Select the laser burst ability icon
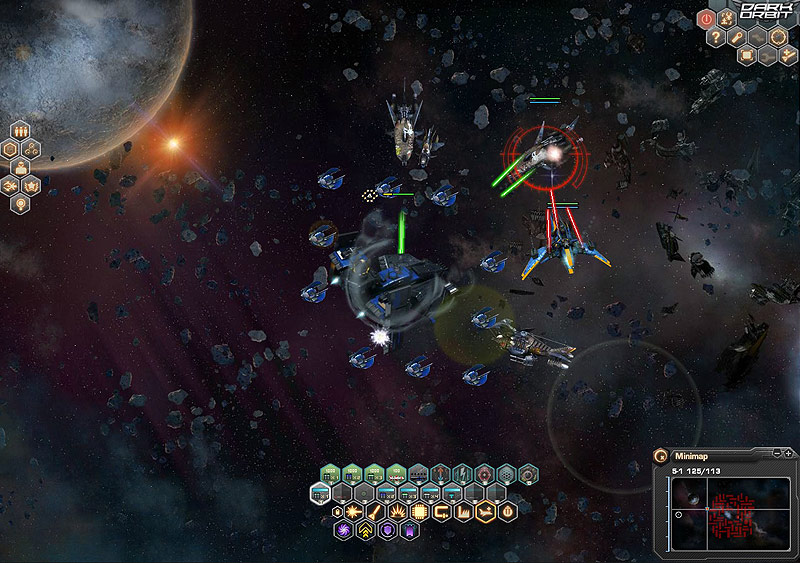 pos(353,513)
